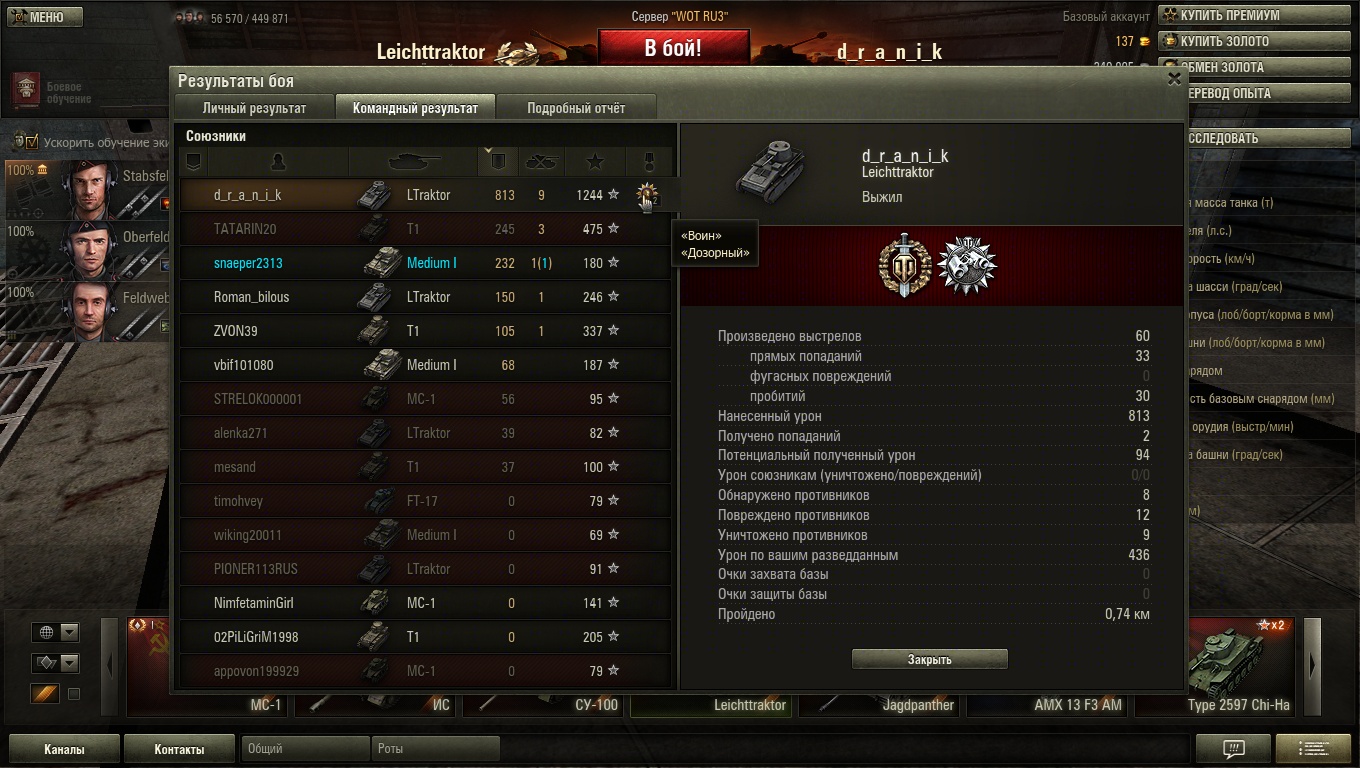Open the Подробный отчёт tab
The image size is (1360, 768).
coord(576,108)
